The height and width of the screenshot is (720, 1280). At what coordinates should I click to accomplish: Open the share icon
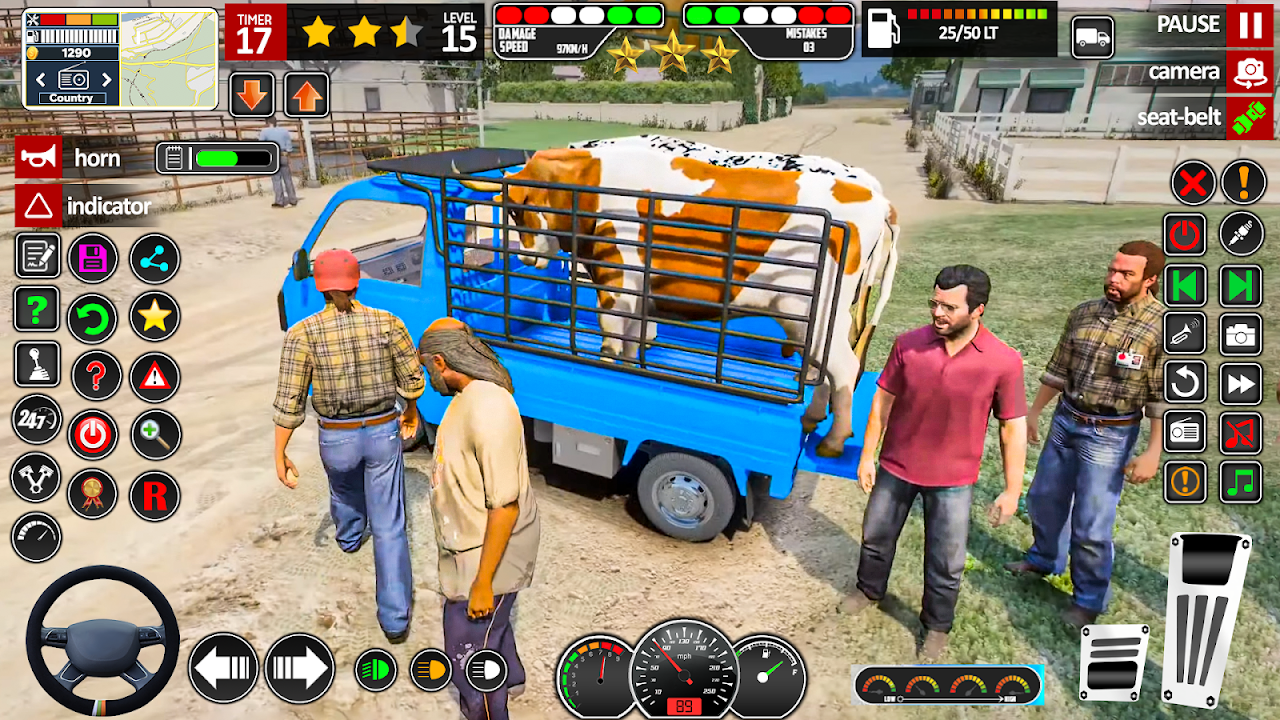pos(154,258)
